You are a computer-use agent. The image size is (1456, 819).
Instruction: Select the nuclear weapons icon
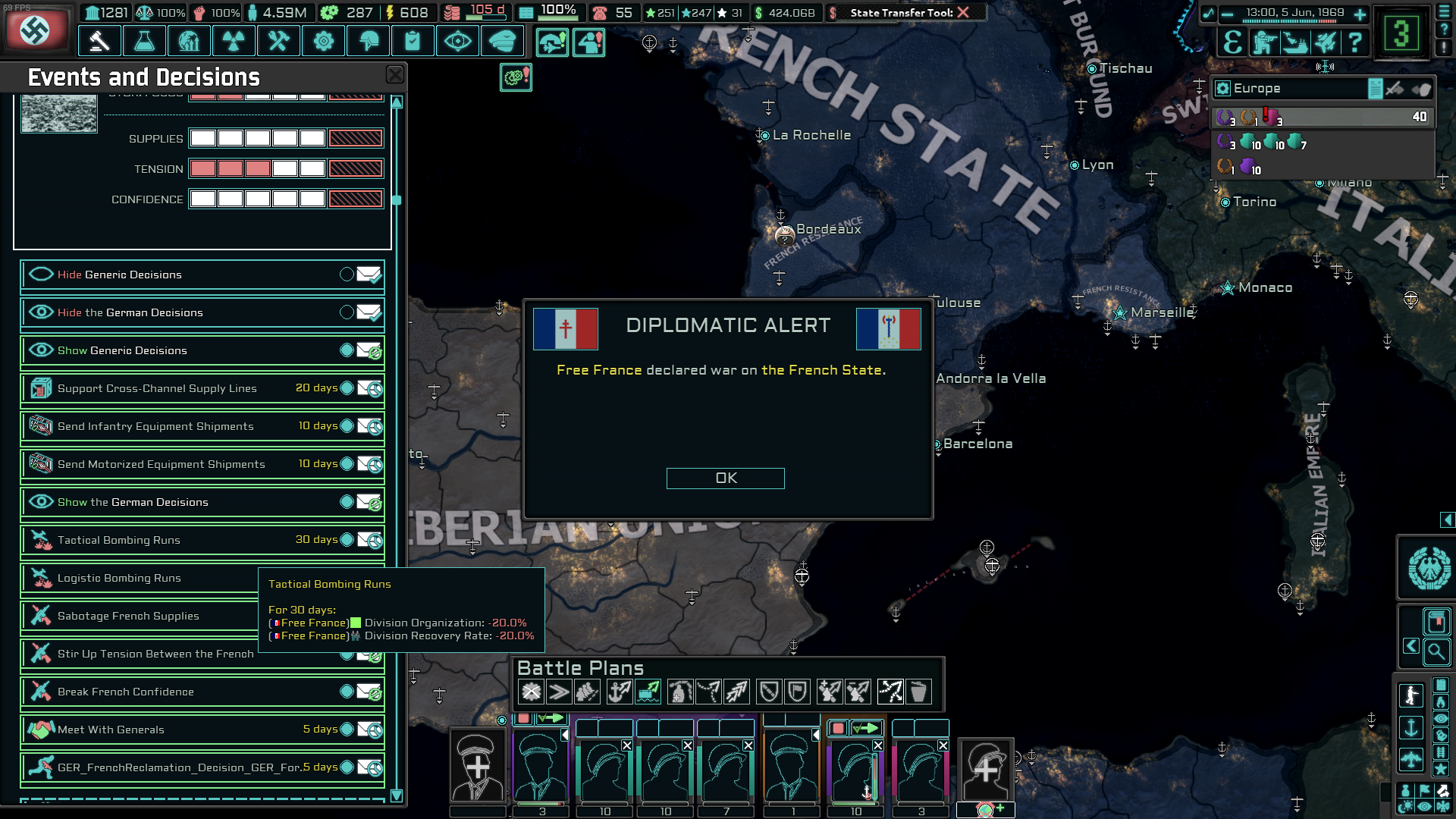click(x=234, y=41)
